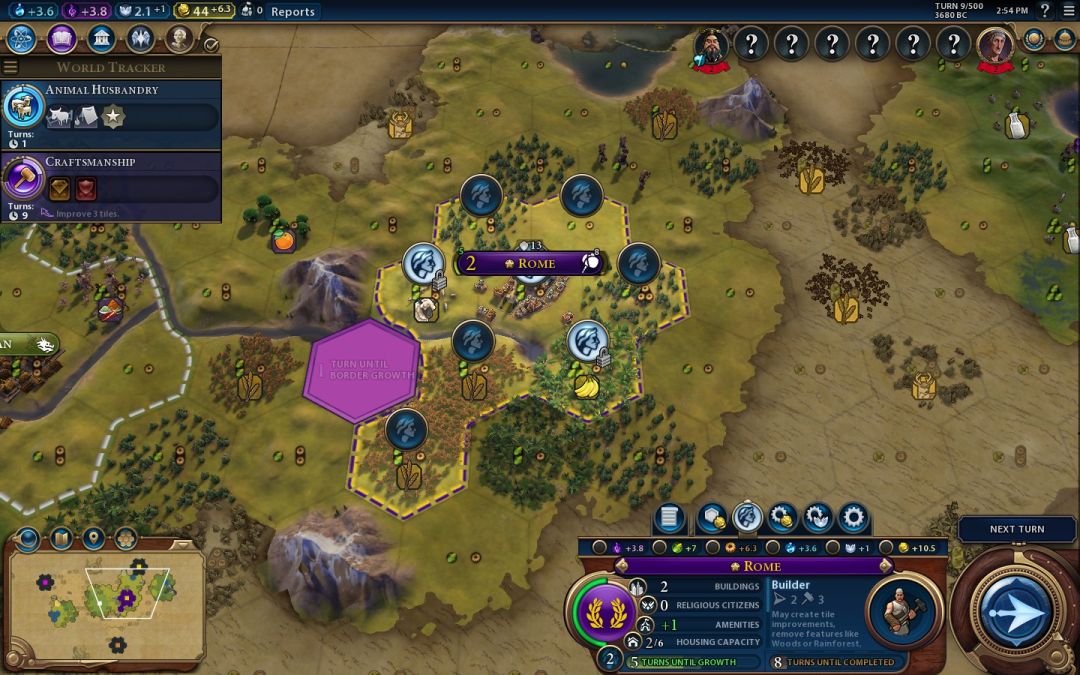Image resolution: width=1080 pixels, height=675 pixels.
Task: Open the help question mark at top
Action: [x=1045, y=11]
